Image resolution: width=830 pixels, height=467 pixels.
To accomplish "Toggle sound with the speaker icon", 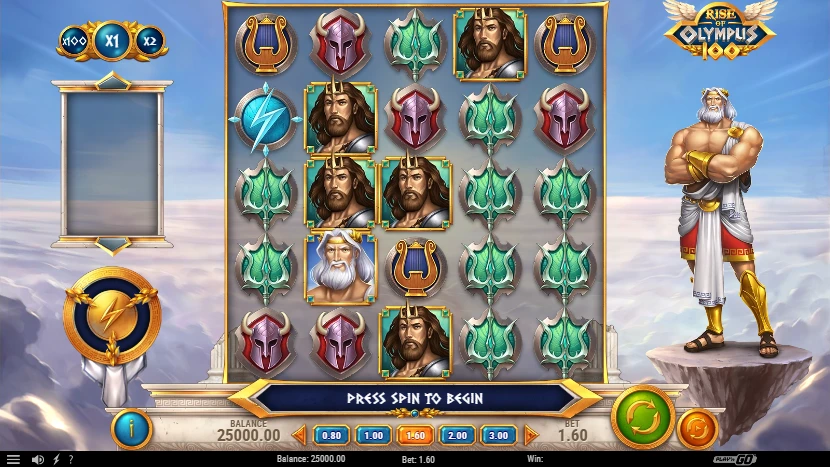I will click(38, 459).
